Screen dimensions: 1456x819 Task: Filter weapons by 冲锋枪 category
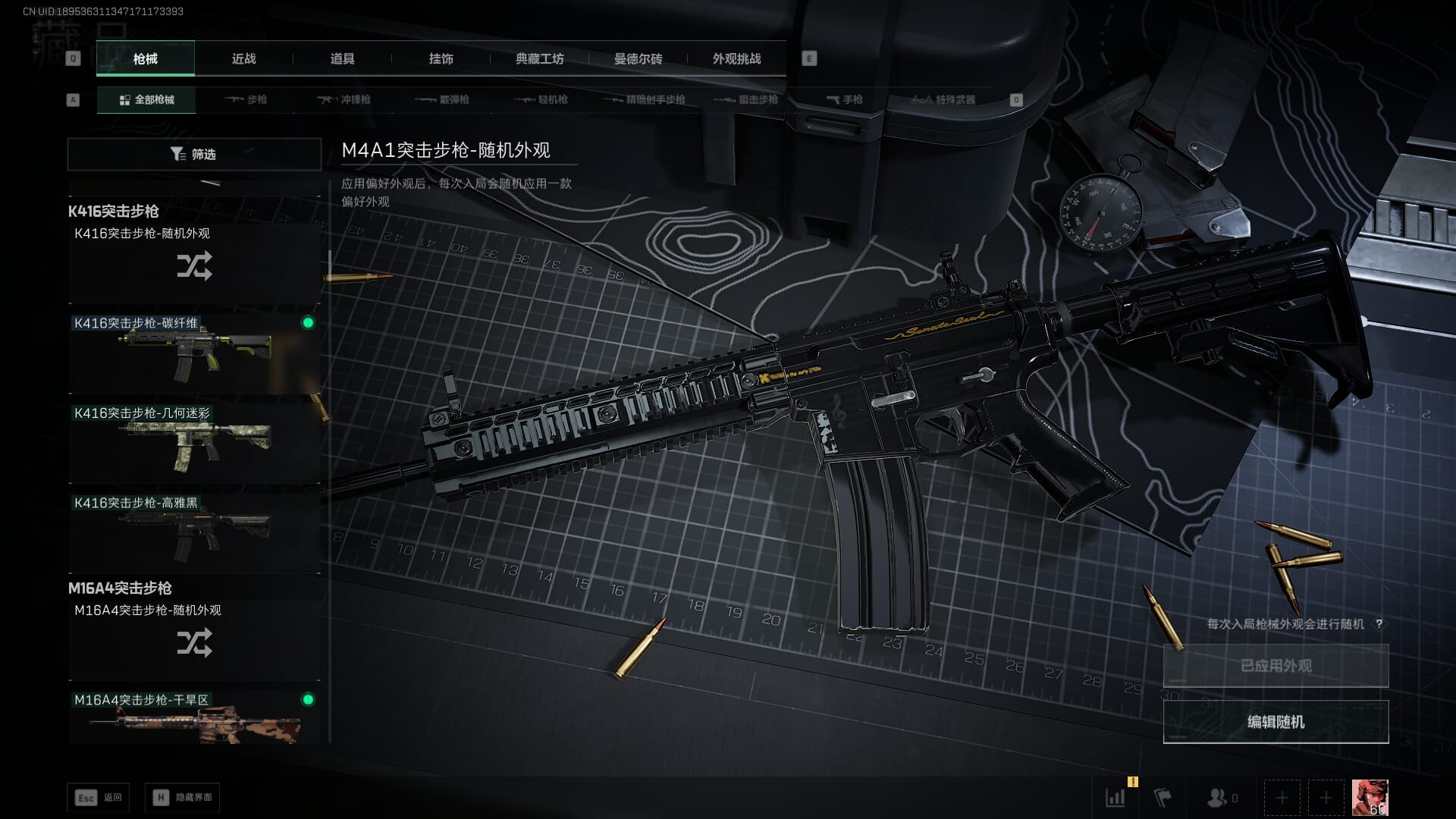[x=344, y=99]
